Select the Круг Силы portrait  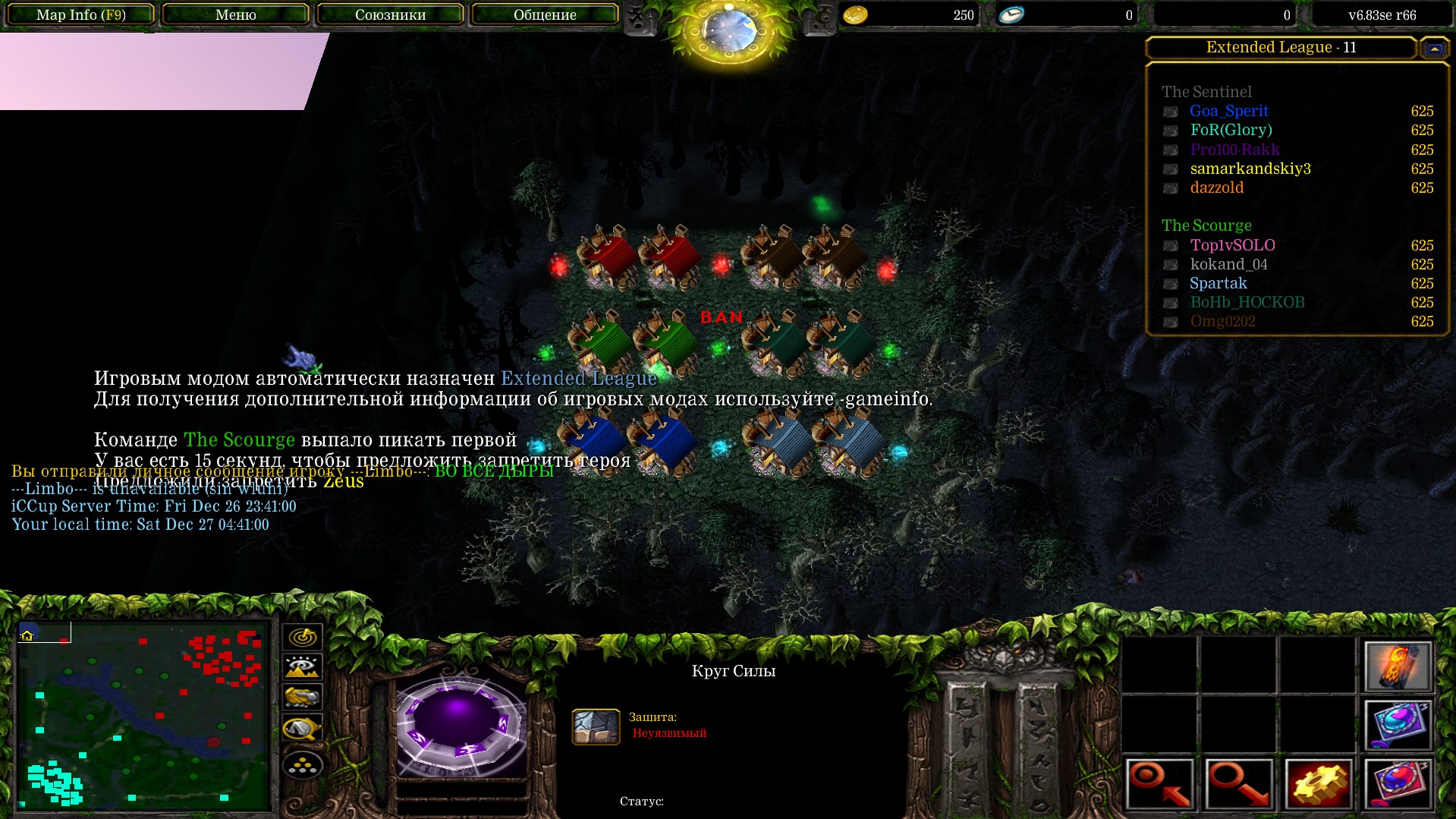pyautogui.click(x=458, y=723)
